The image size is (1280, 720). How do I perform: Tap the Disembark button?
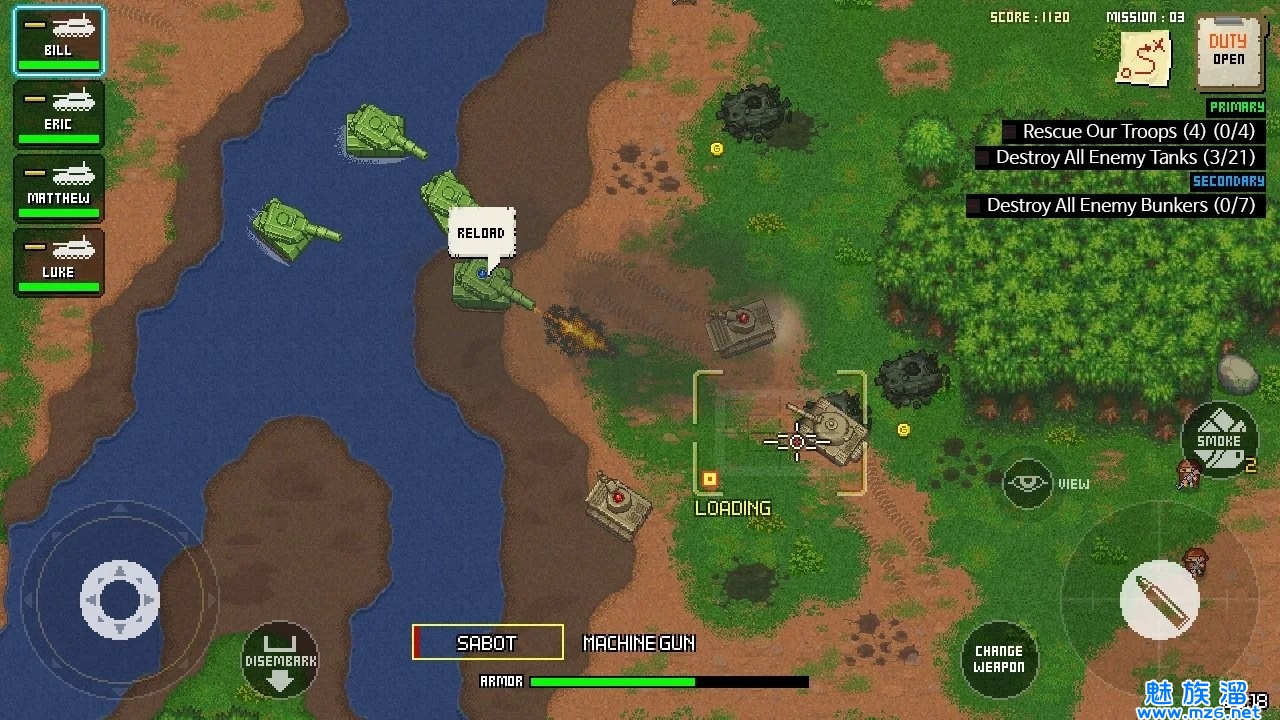pyautogui.click(x=280, y=659)
